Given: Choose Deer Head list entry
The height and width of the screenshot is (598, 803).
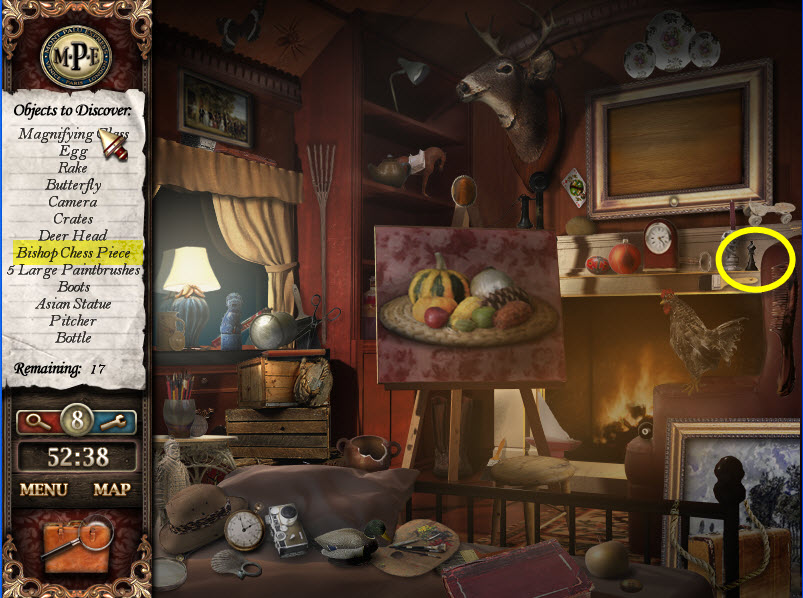Looking at the screenshot, I should (x=73, y=236).
